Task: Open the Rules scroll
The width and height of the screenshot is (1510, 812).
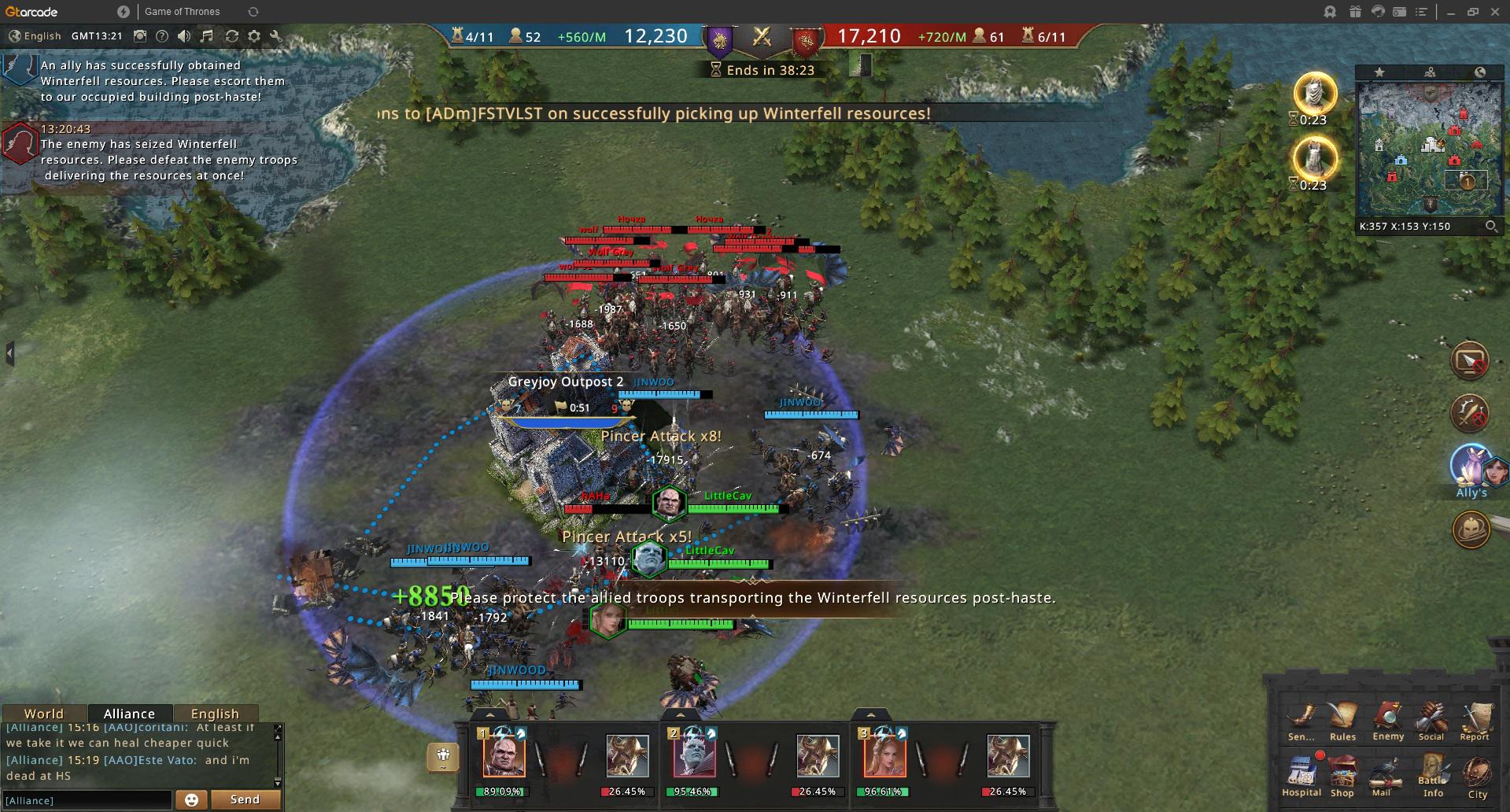Action: (x=1342, y=720)
